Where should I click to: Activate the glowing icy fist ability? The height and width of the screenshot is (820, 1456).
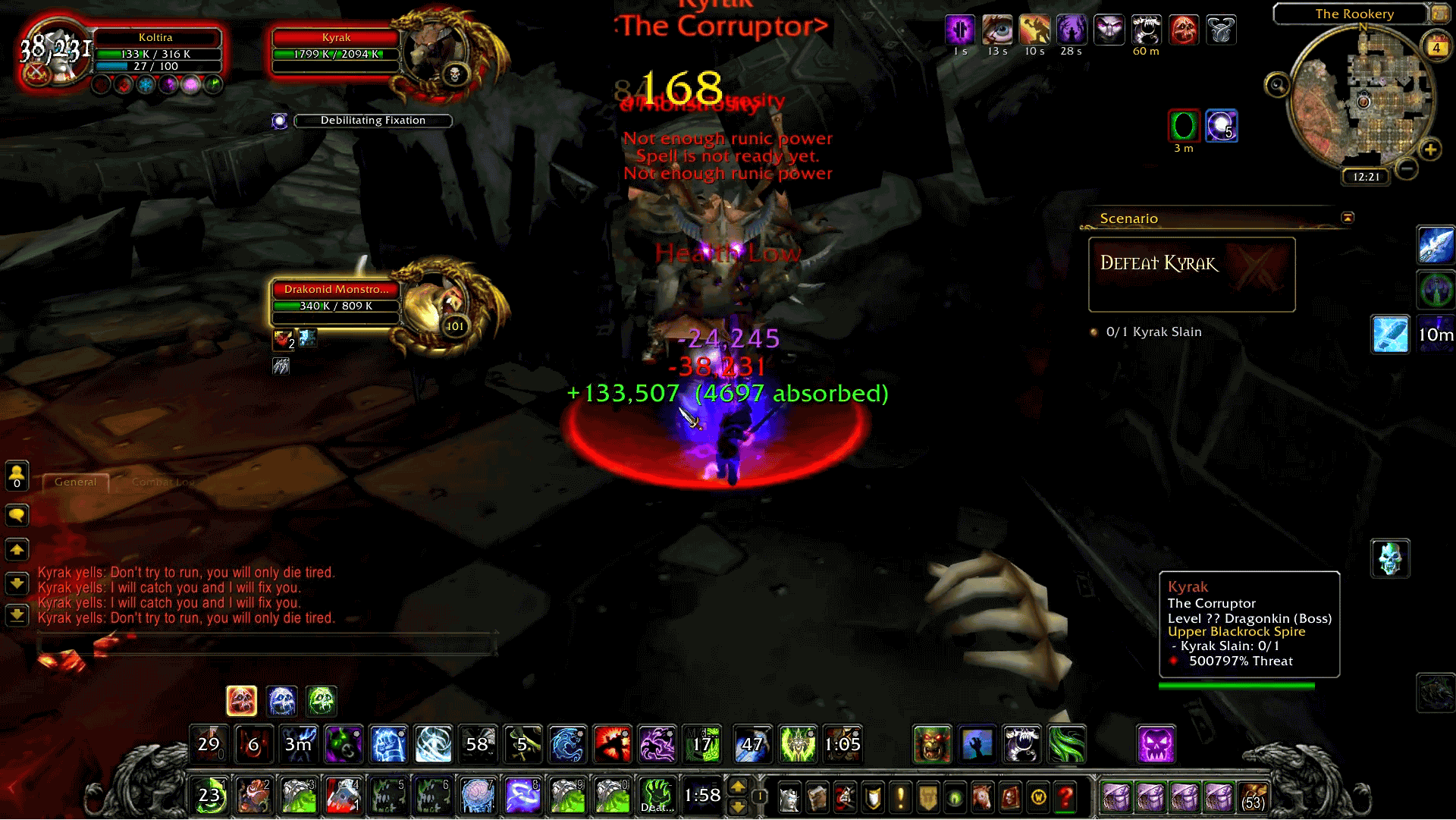(388, 744)
